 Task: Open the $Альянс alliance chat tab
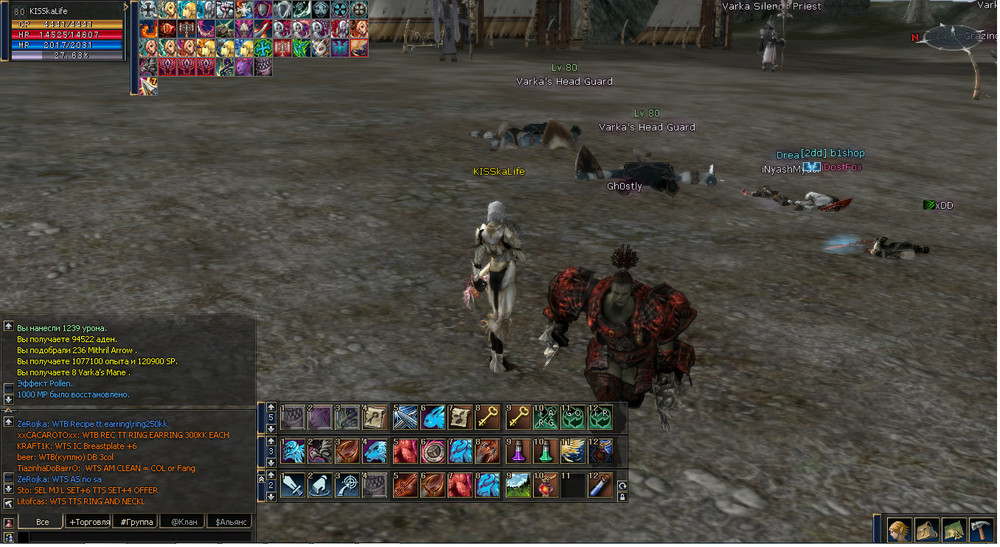coord(228,522)
